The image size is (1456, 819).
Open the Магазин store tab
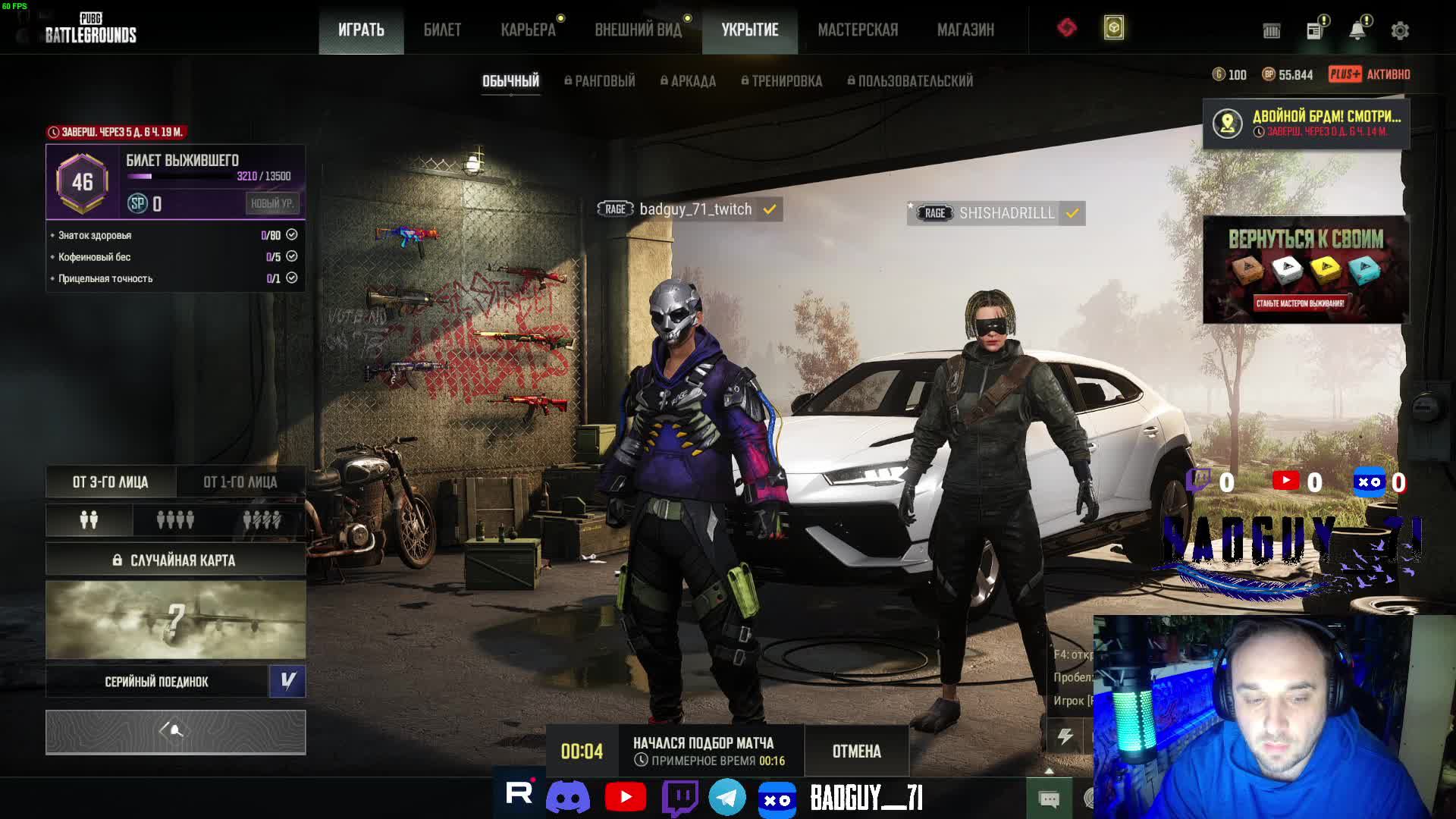click(965, 30)
